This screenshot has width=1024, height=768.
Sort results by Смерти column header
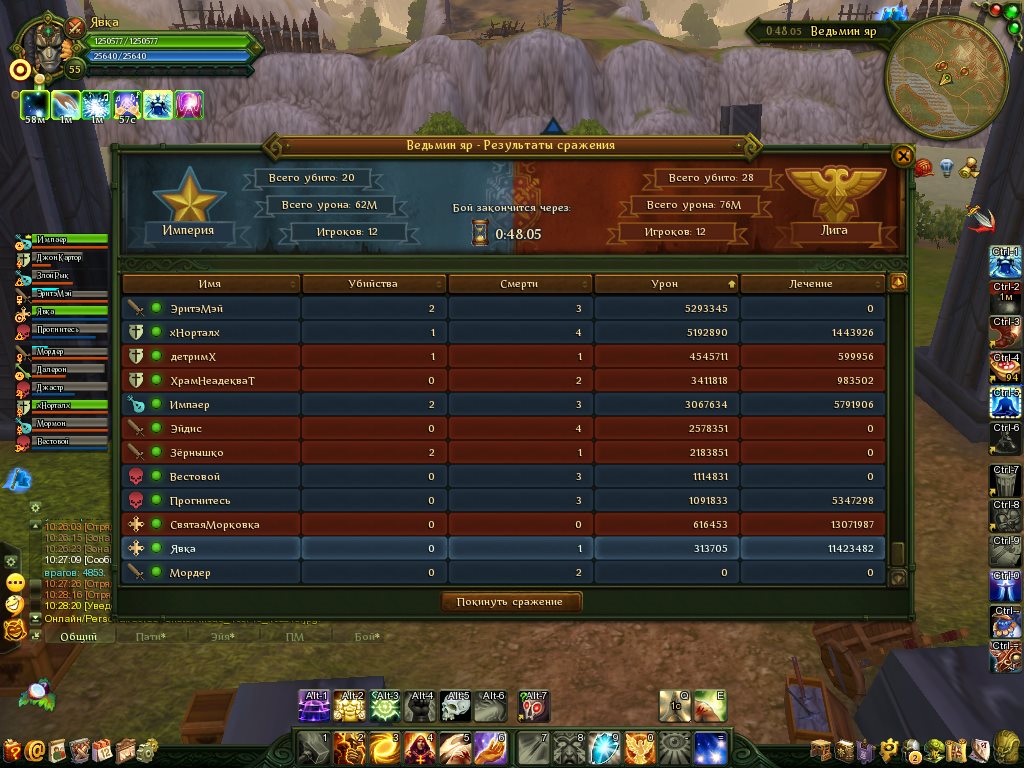pyautogui.click(x=519, y=284)
